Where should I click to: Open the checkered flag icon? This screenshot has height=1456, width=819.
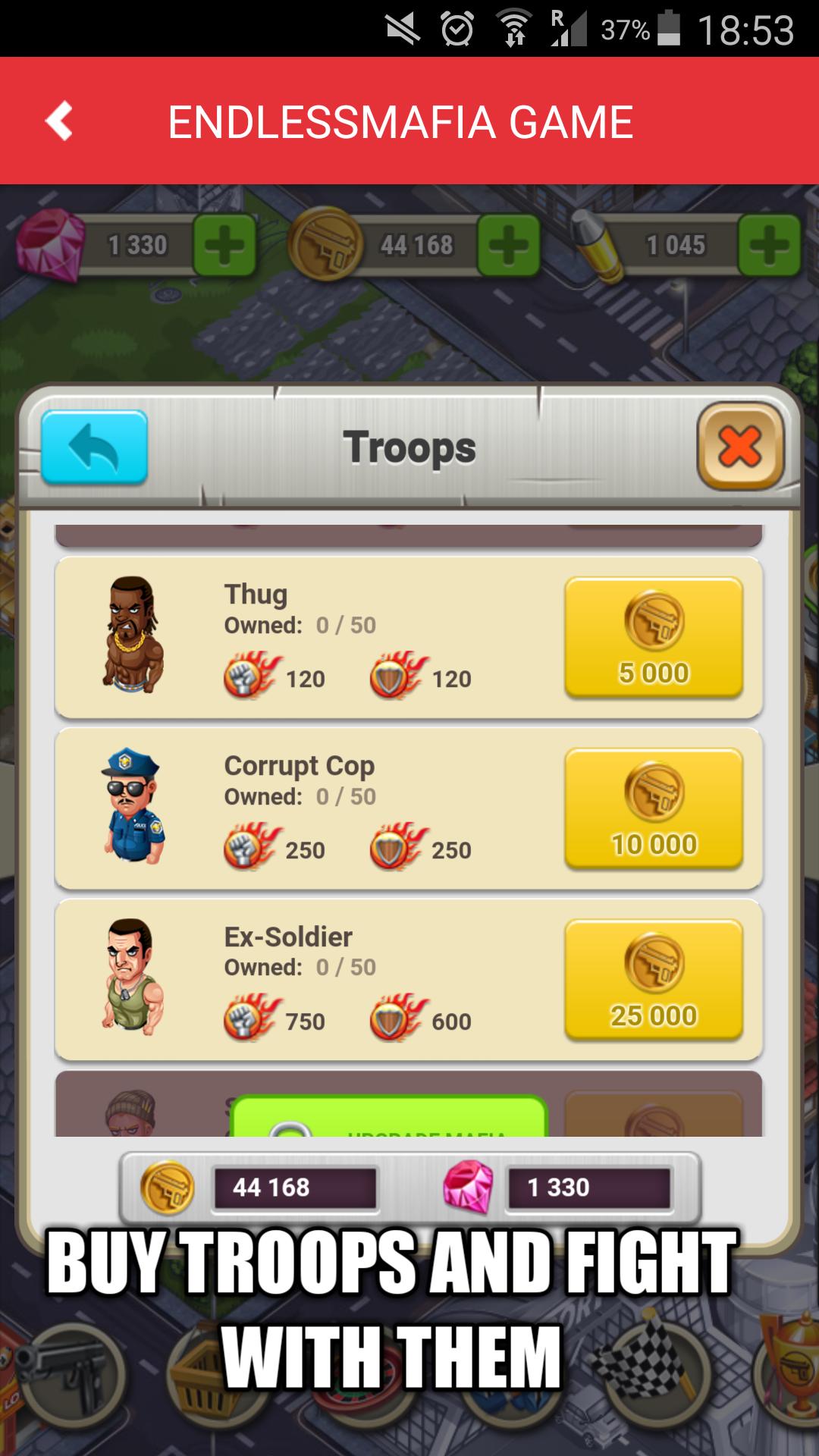[645, 1365]
